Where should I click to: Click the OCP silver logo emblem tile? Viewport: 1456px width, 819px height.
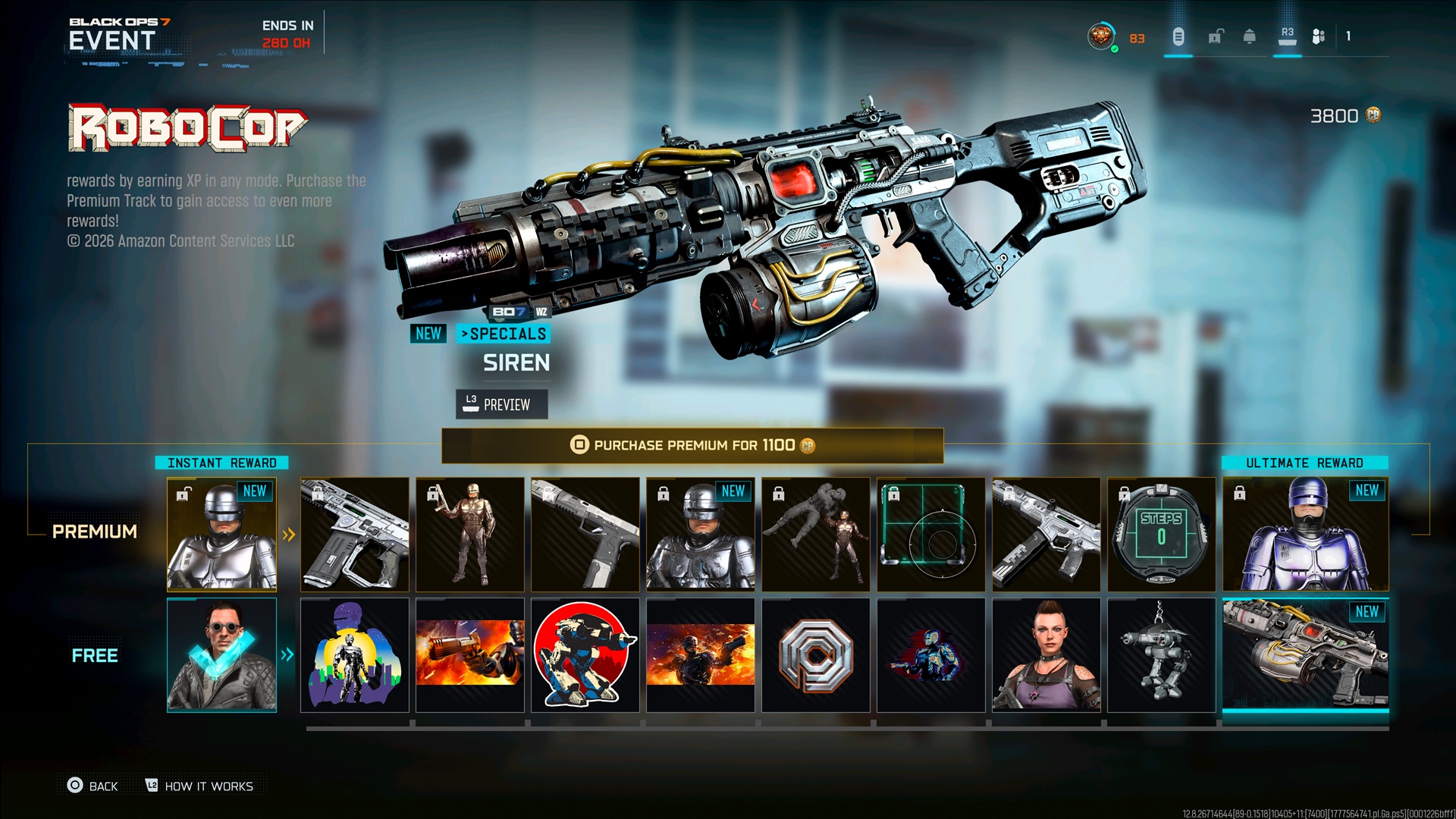click(x=815, y=656)
